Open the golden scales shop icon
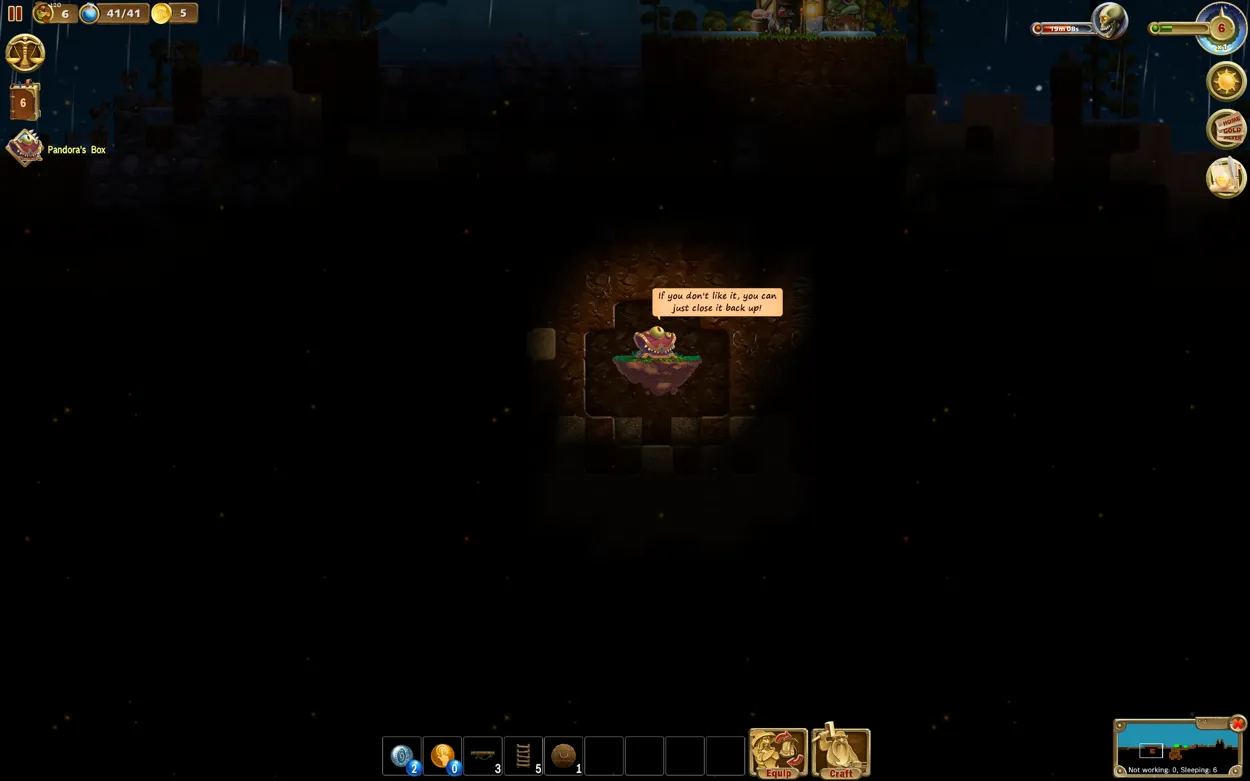The image size is (1250, 781). (x=25, y=53)
